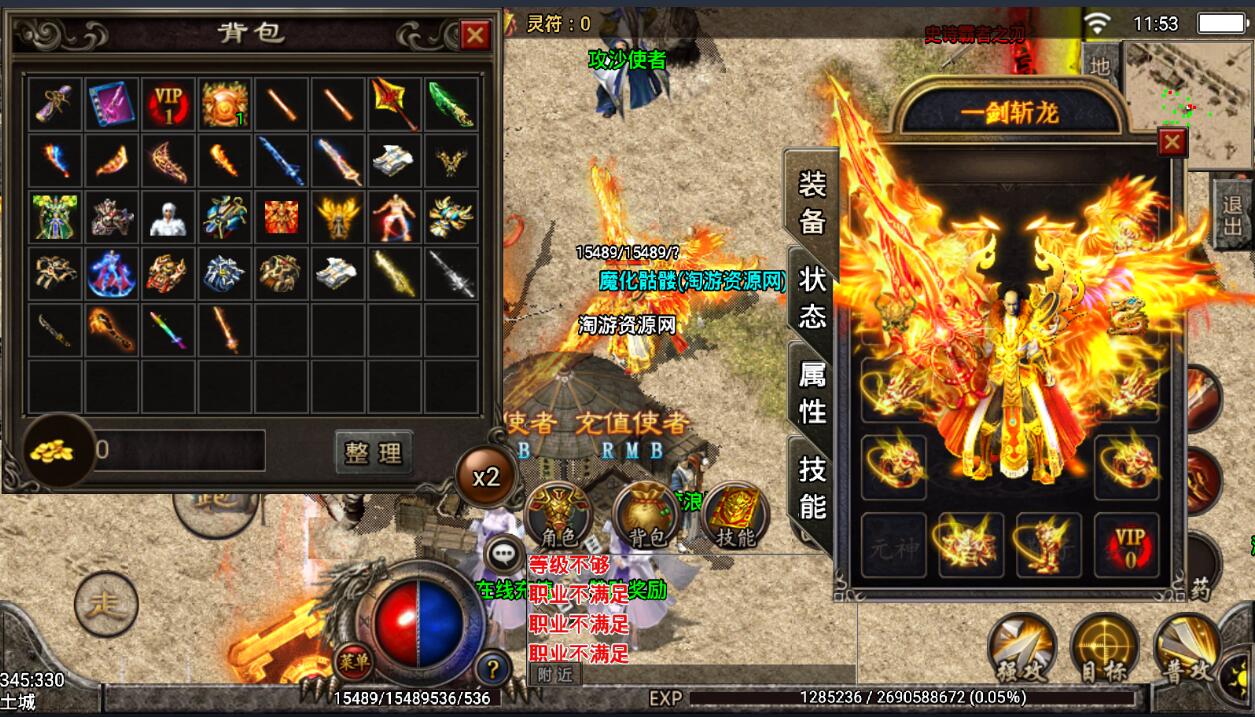Open the 背包 bag round button
This screenshot has height=717, width=1255.
(646, 516)
